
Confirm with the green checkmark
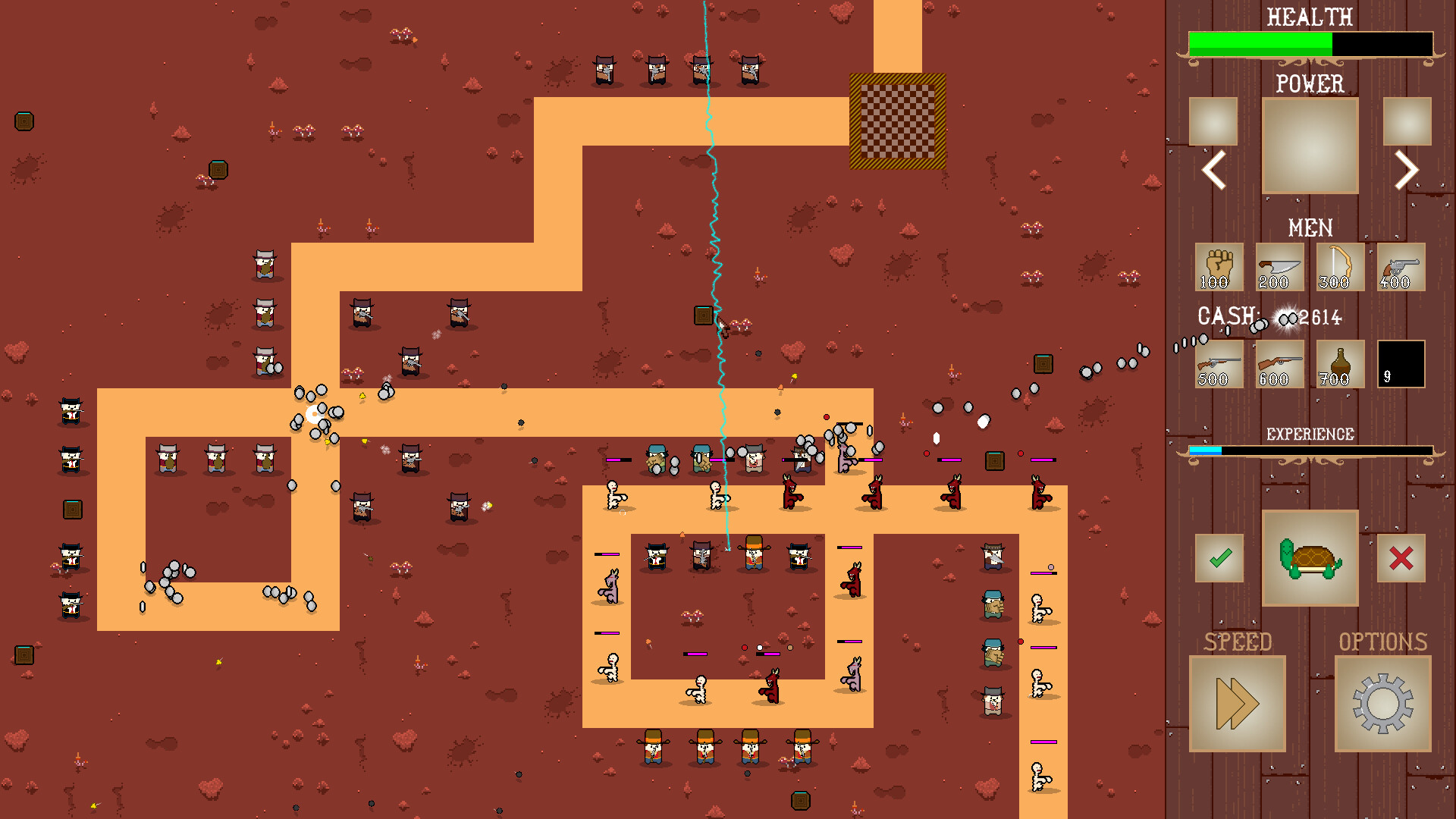(1219, 560)
